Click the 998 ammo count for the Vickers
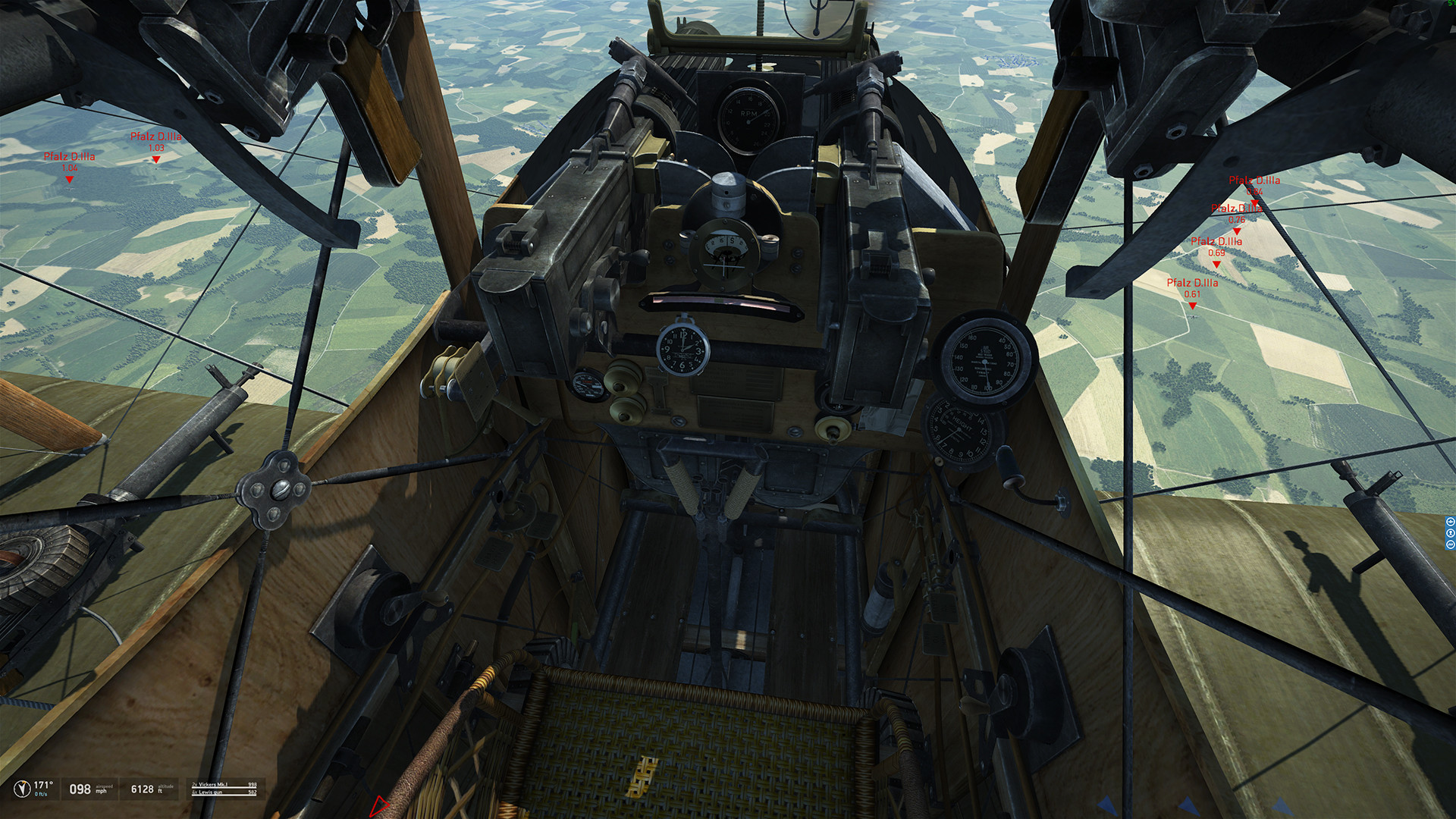 click(253, 785)
